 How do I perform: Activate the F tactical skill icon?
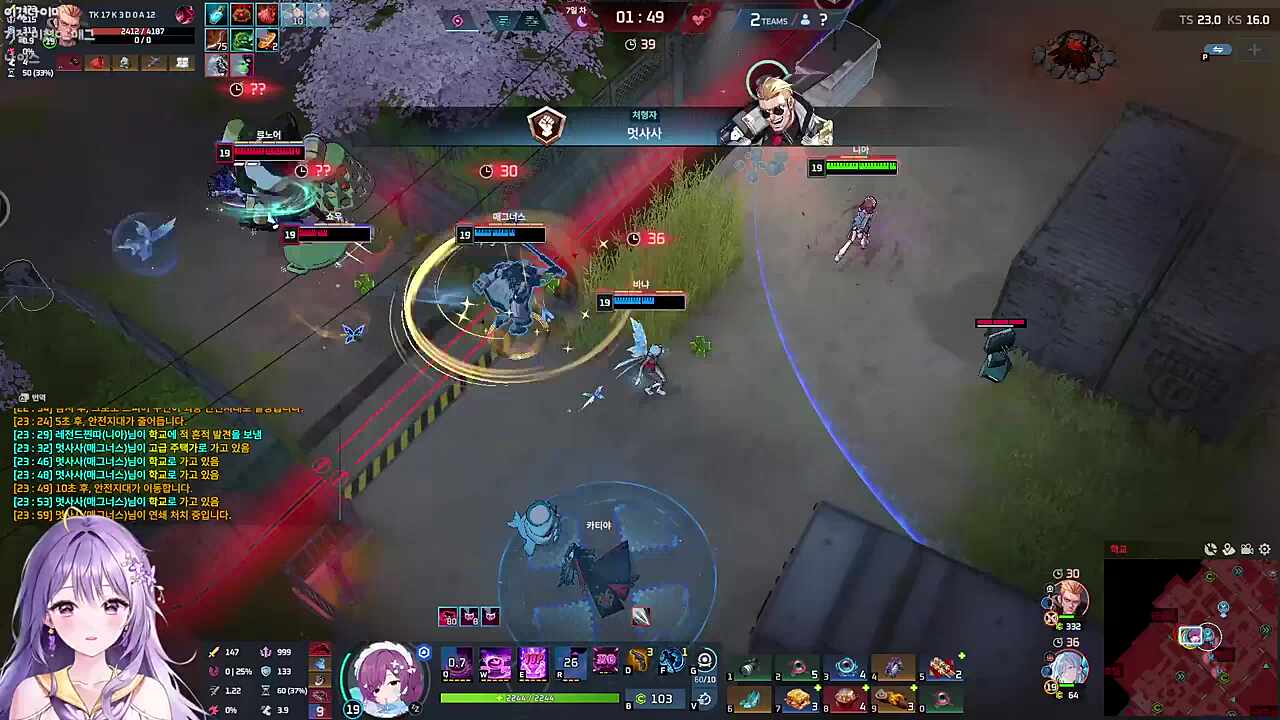click(x=672, y=661)
